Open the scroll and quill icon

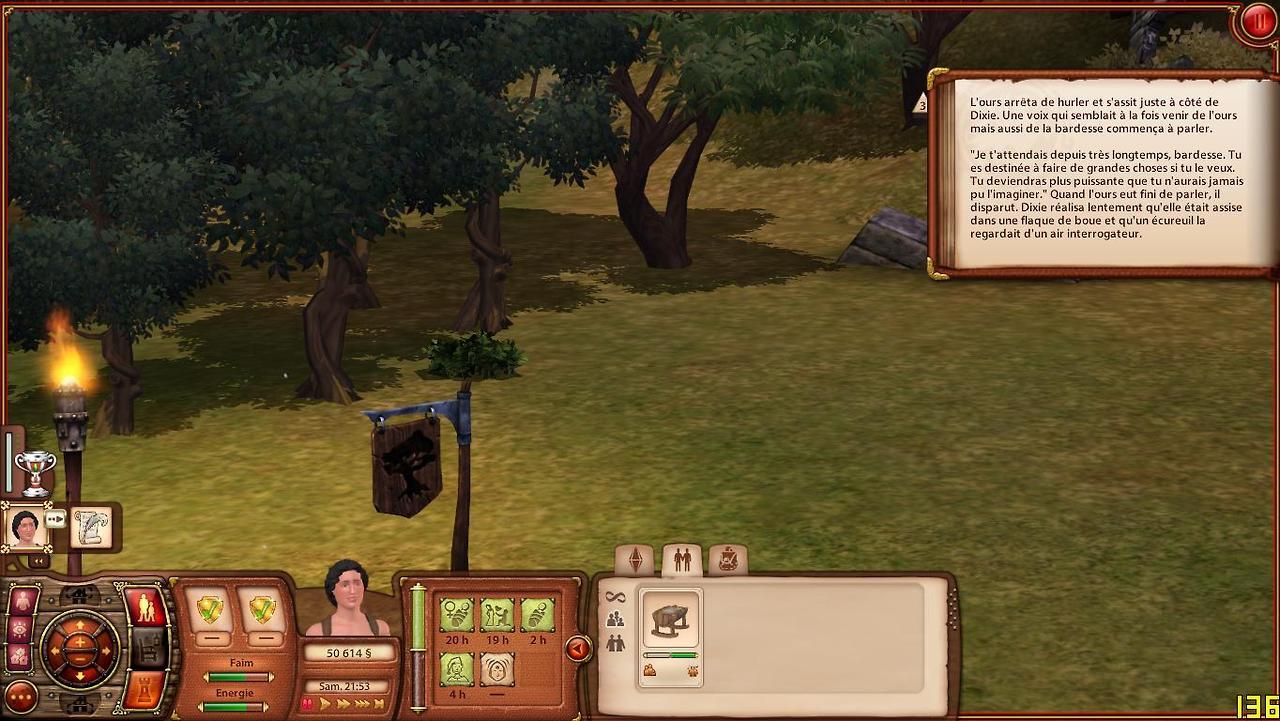[92, 528]
